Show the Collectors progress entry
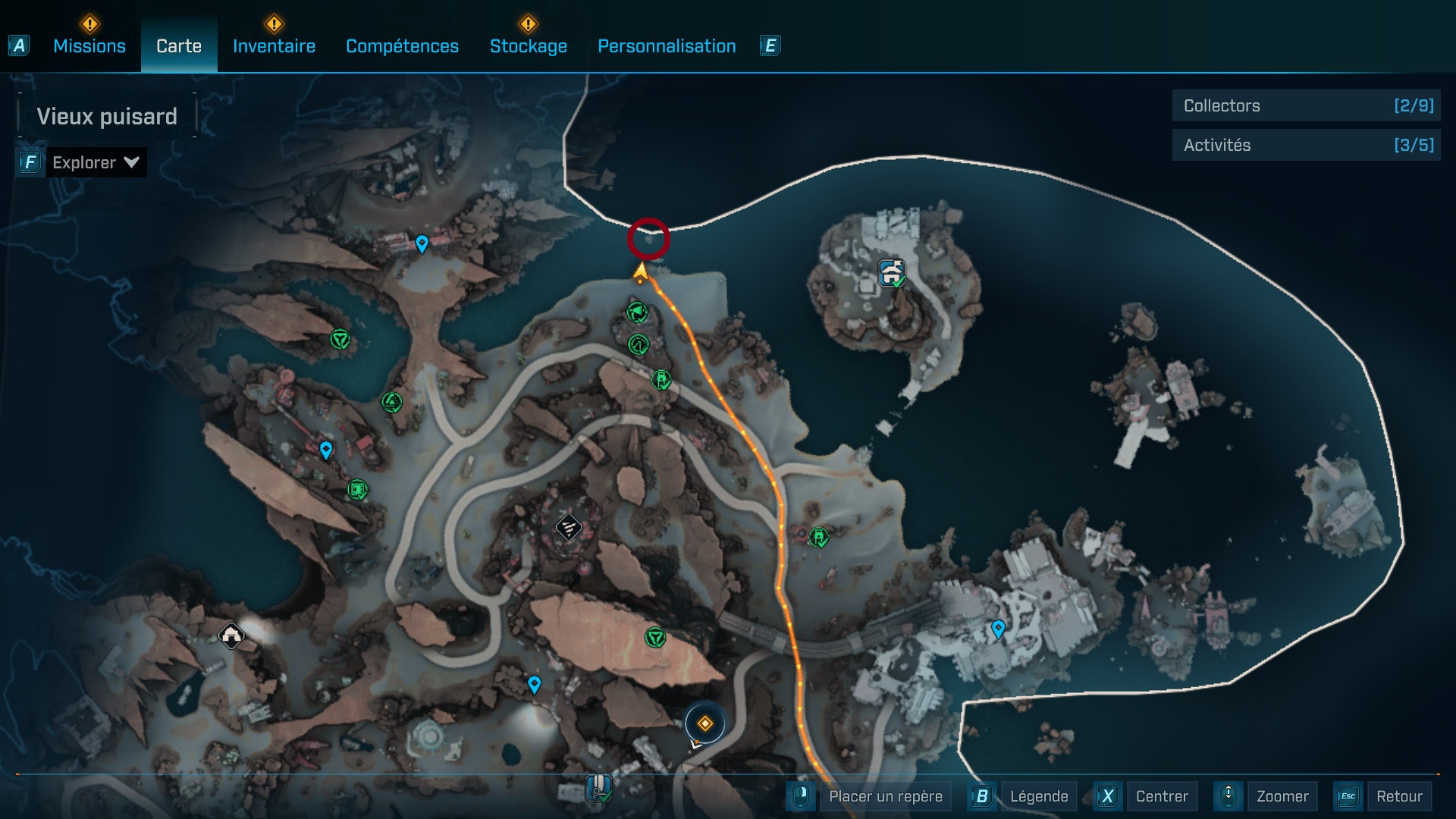Screen dimensions: 1456x819 coord(1306,105)
